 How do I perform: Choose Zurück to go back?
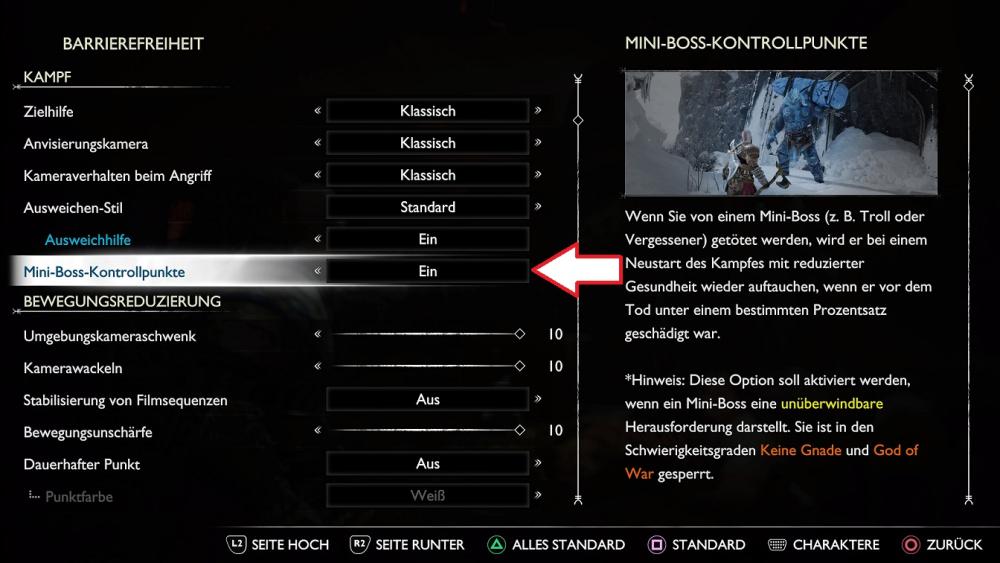[943, 545]
